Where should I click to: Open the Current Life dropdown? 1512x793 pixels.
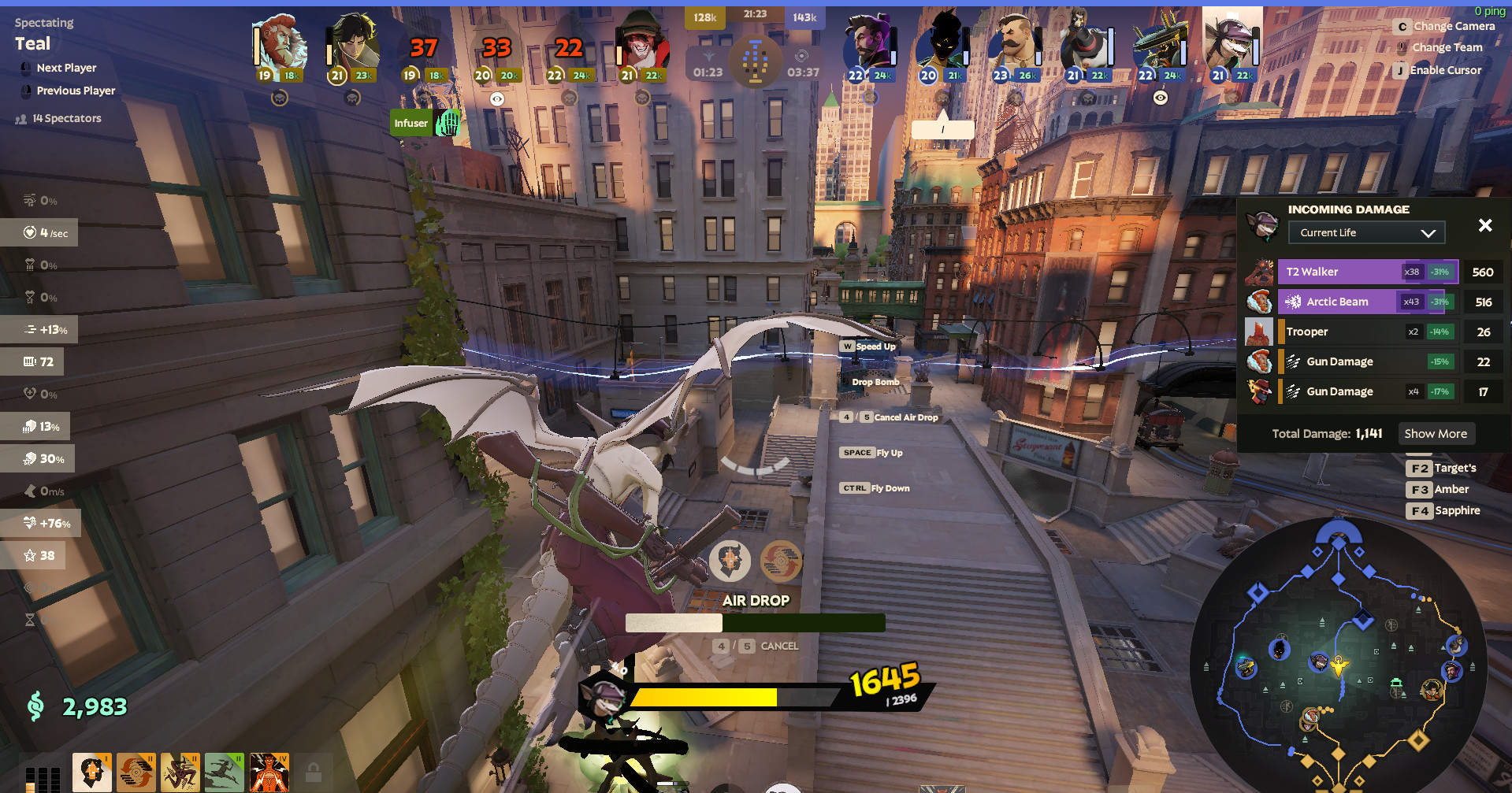coord(1366,232)
